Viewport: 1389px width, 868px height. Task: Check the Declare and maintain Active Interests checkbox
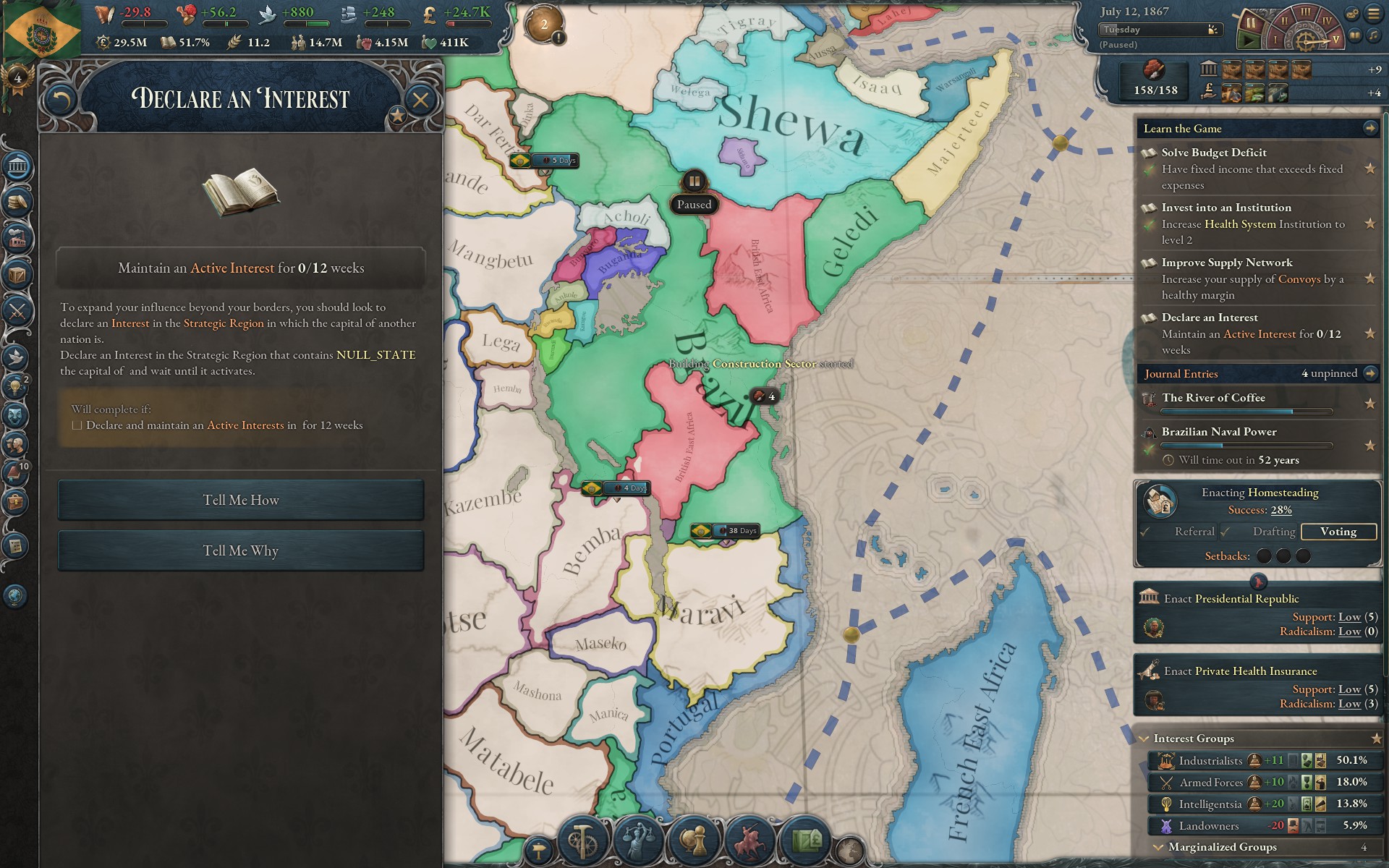tap(77, 425)
